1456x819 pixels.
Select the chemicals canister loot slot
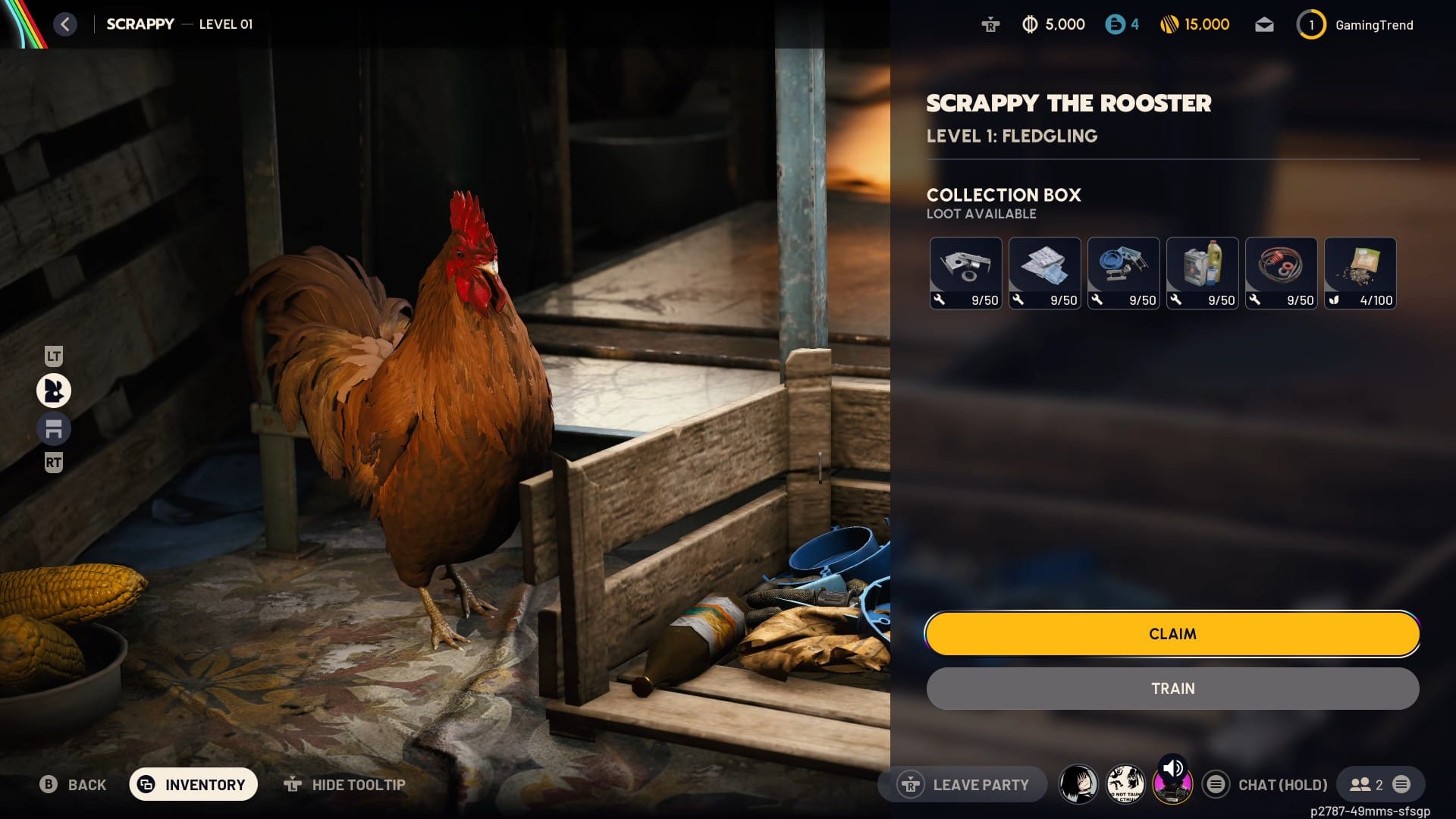coord(1202,273)
